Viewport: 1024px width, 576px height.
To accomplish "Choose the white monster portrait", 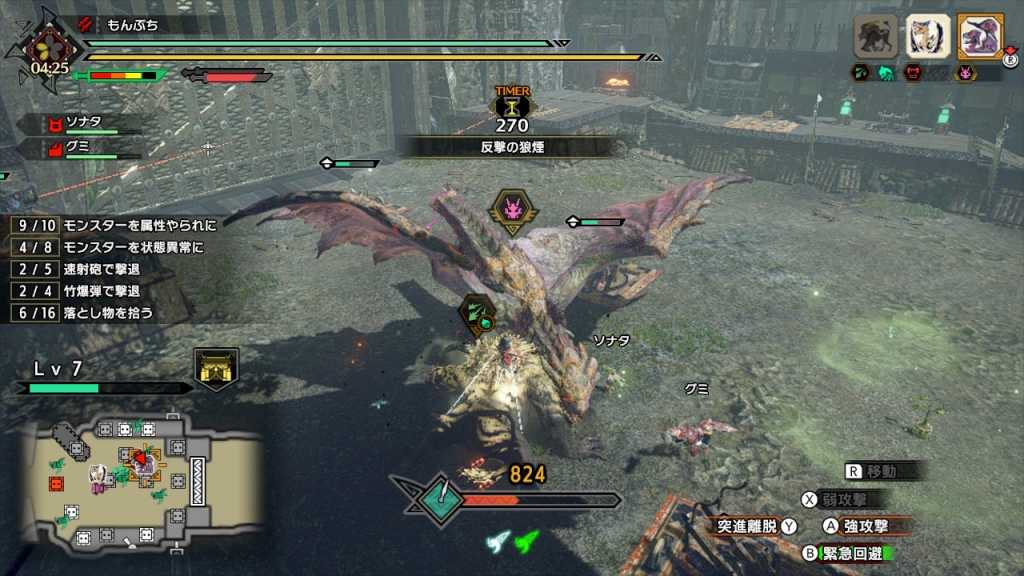I will (927, 36).
